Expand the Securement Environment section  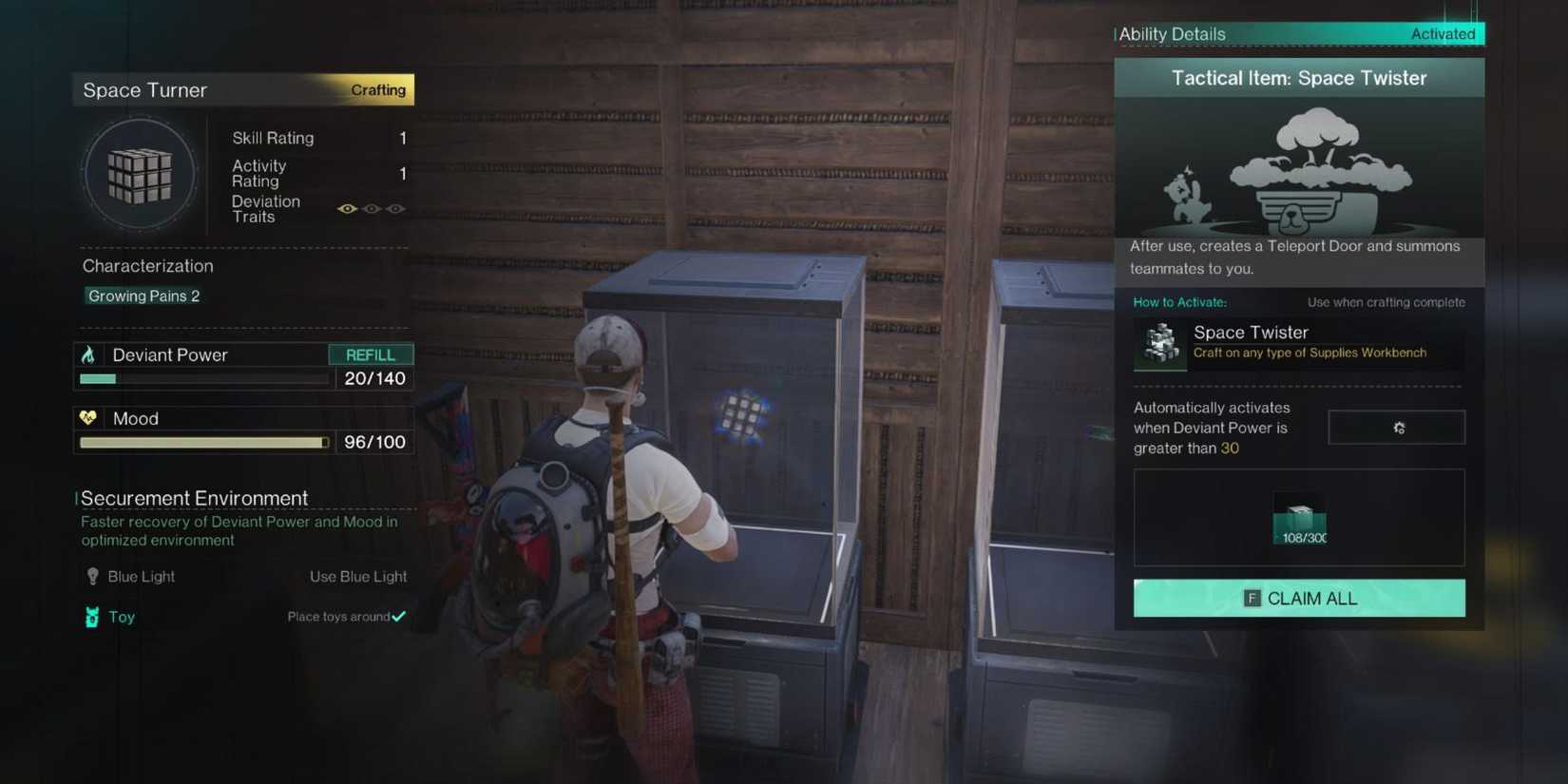(194, 497)
